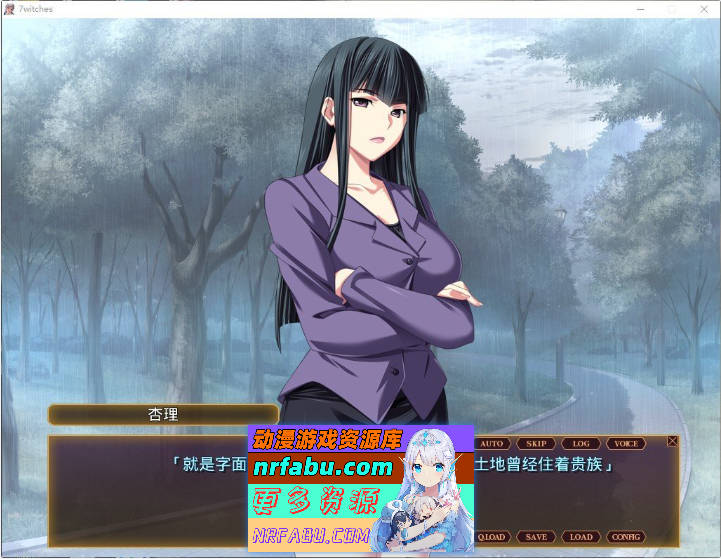Open the SAVE menu

(x=536, y=537)
